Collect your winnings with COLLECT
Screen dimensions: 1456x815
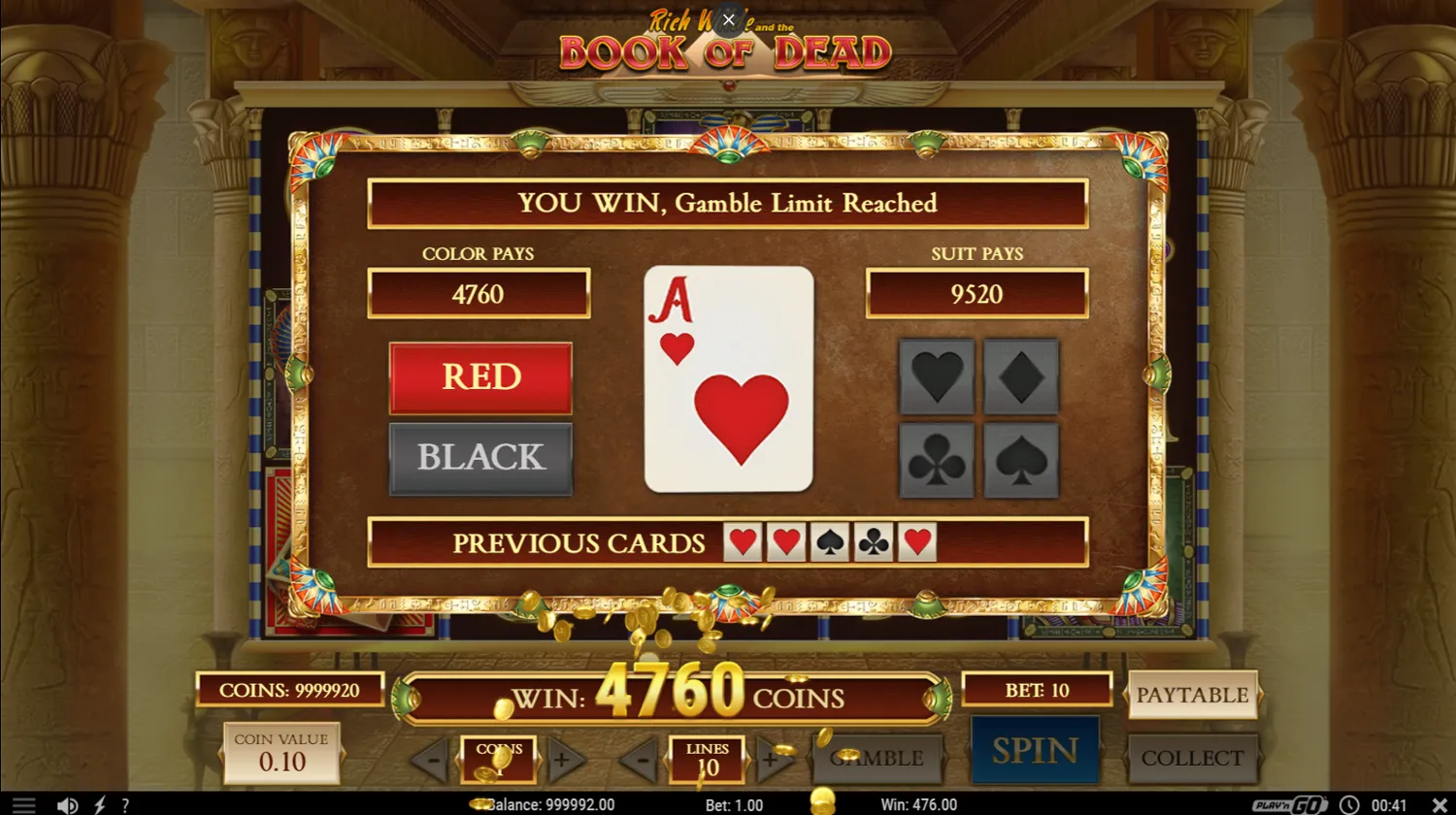tap(1193, 758)
